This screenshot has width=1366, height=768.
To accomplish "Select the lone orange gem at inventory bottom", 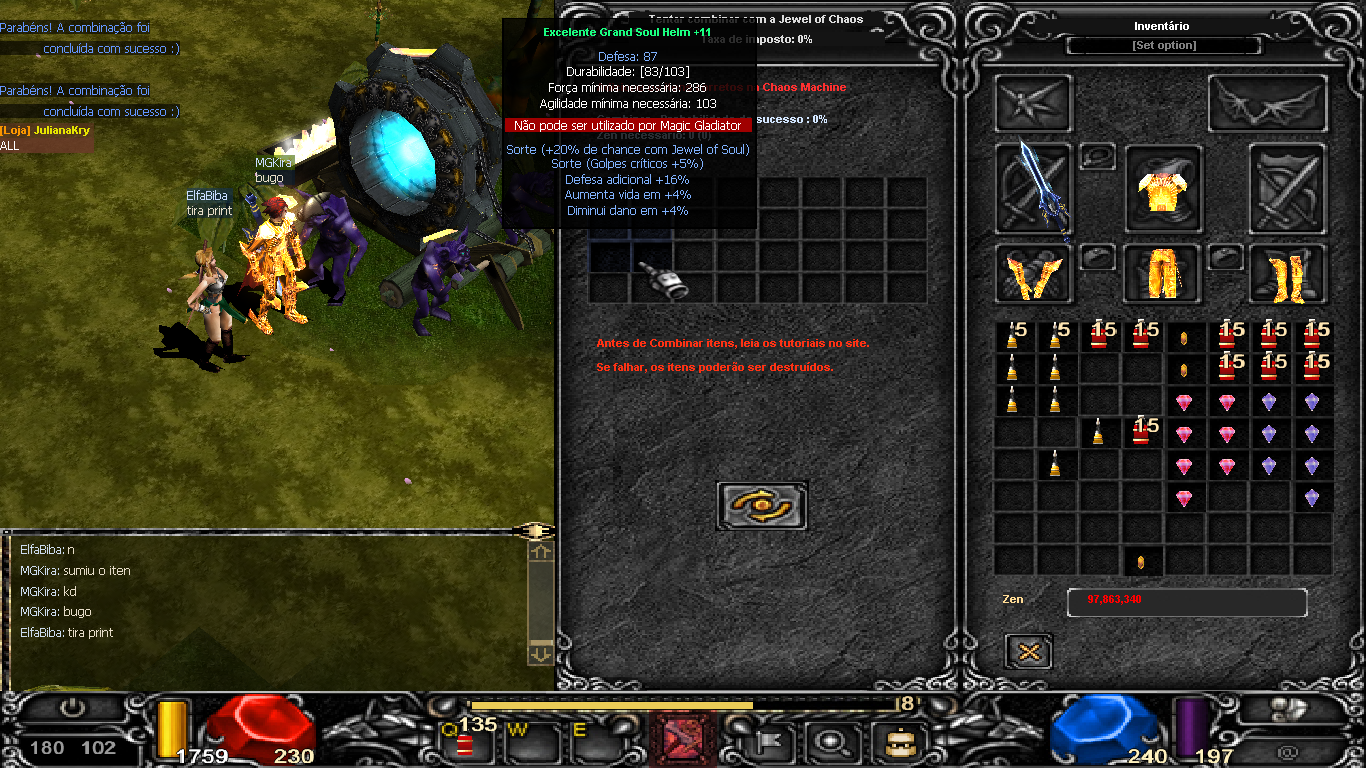I will coord(1141,562).
